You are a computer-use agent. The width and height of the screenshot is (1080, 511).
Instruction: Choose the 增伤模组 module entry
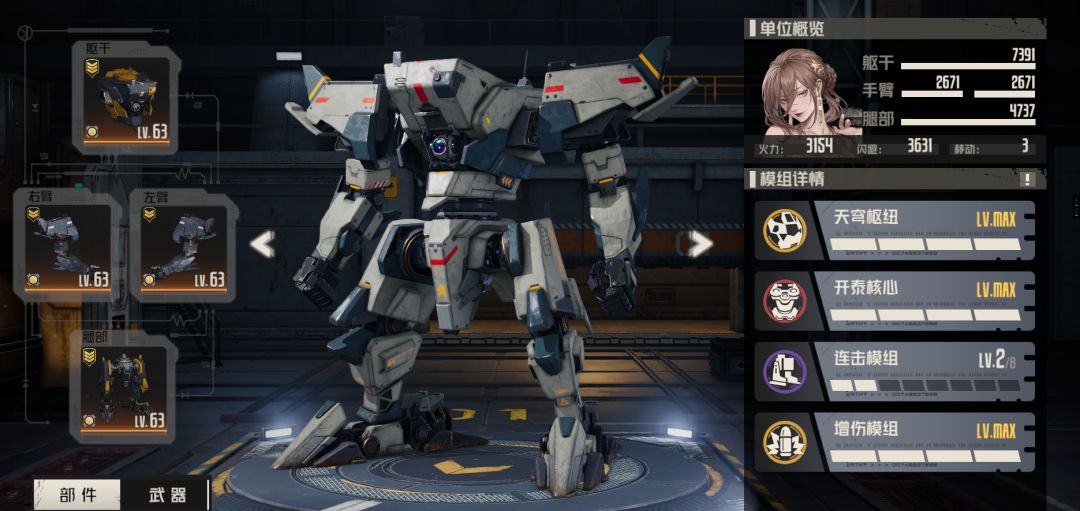(895, 442)
